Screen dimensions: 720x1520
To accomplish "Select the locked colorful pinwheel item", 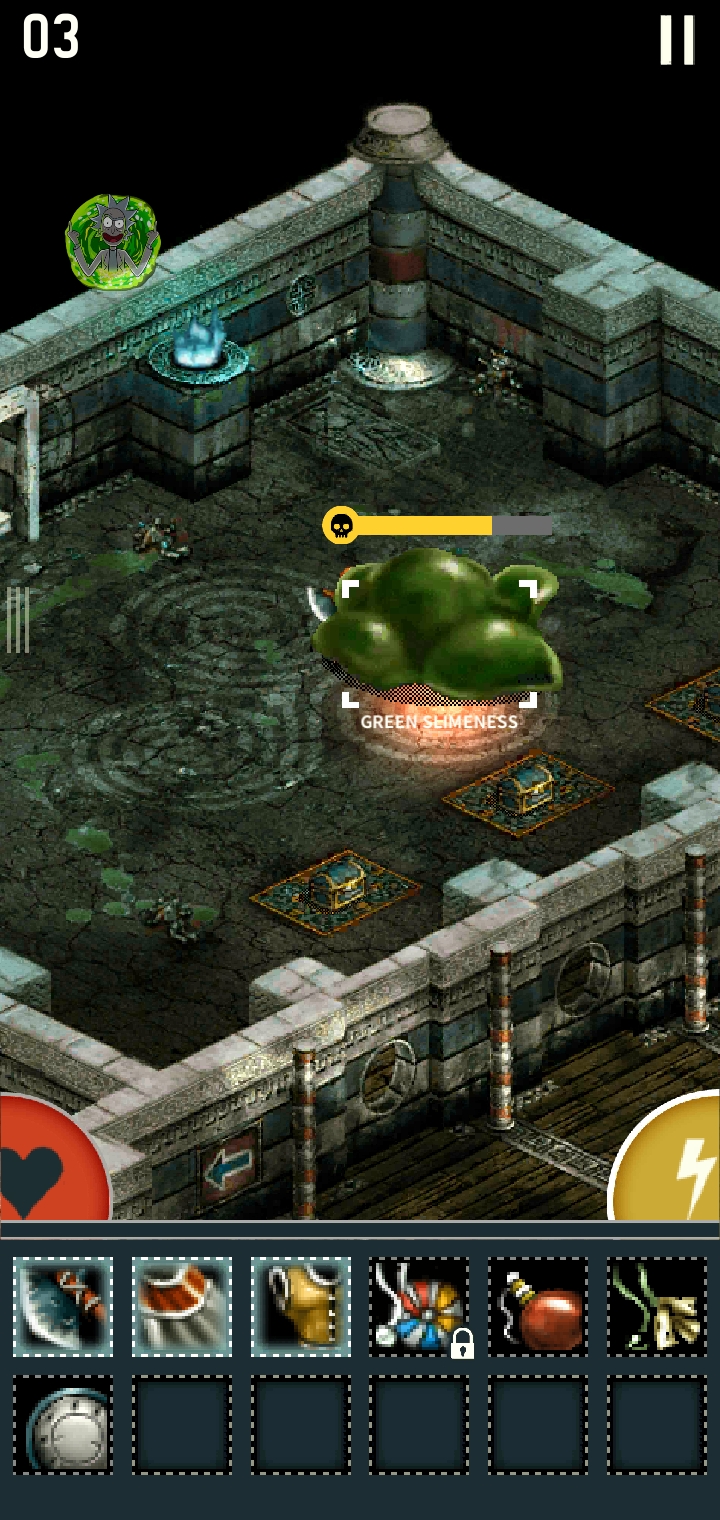I will [x=420, y=1306].
